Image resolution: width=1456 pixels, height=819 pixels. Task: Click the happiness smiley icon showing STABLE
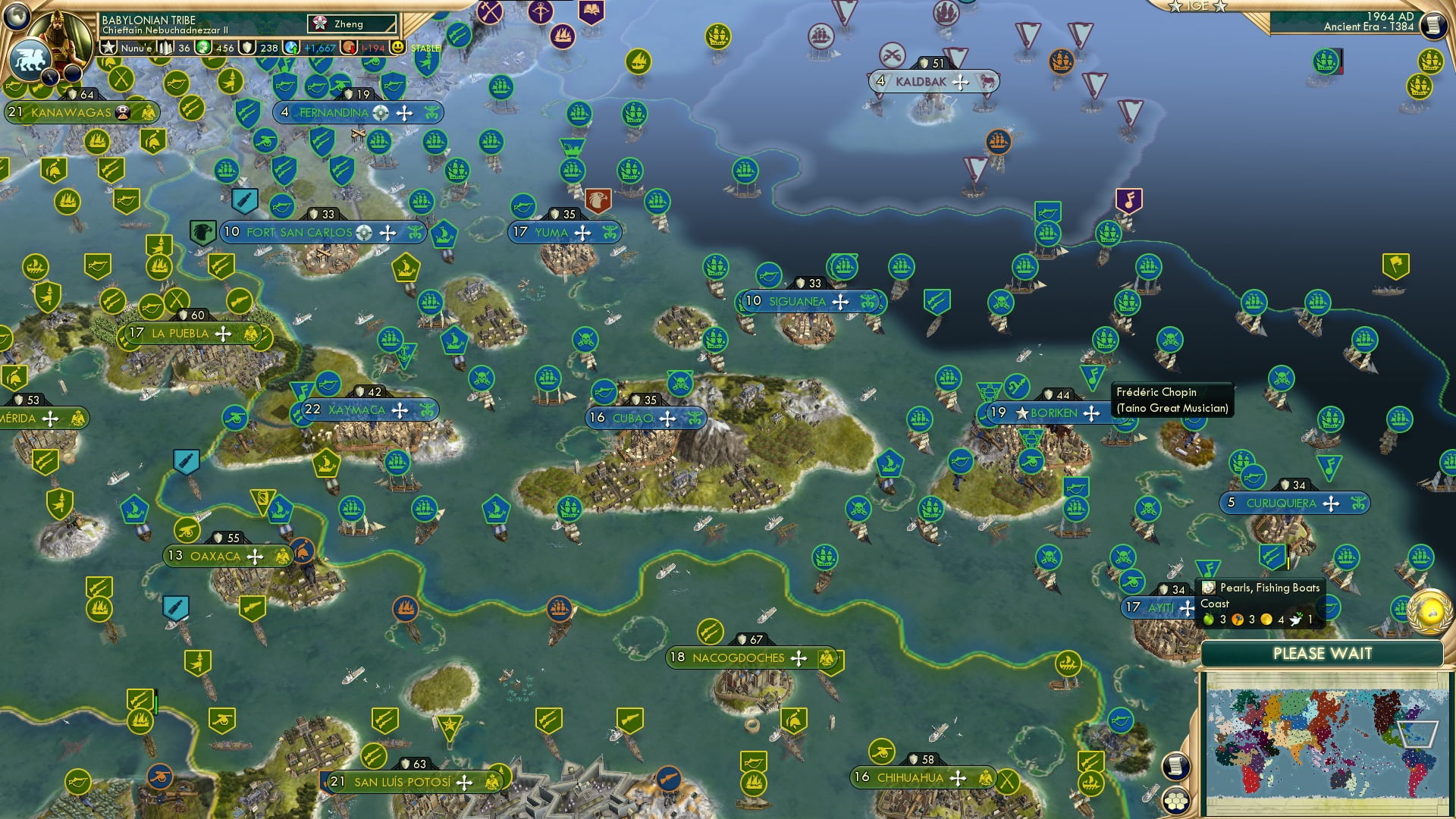tap(397, 47)
